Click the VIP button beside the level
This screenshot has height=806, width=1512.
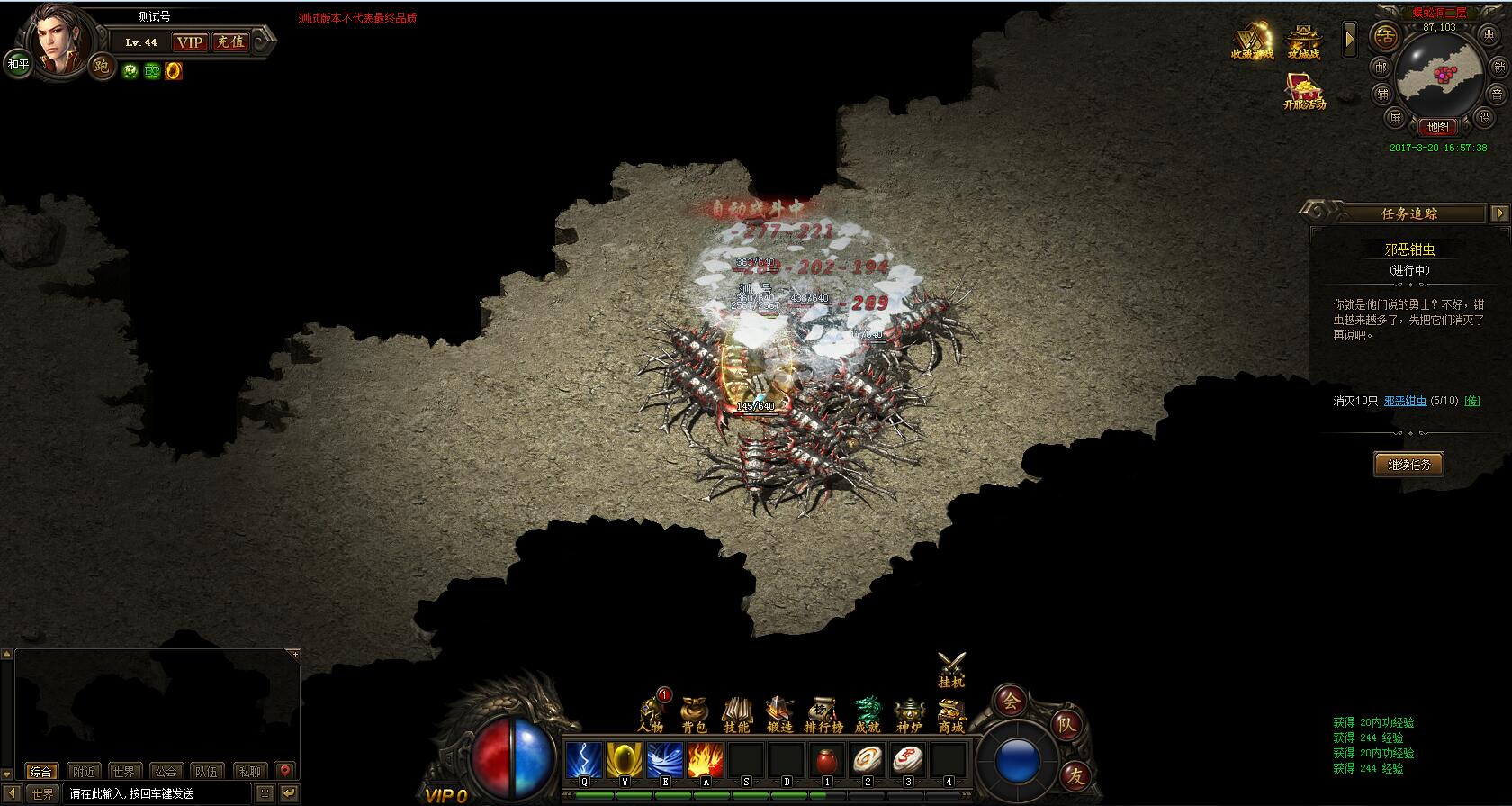pos(190,41)
